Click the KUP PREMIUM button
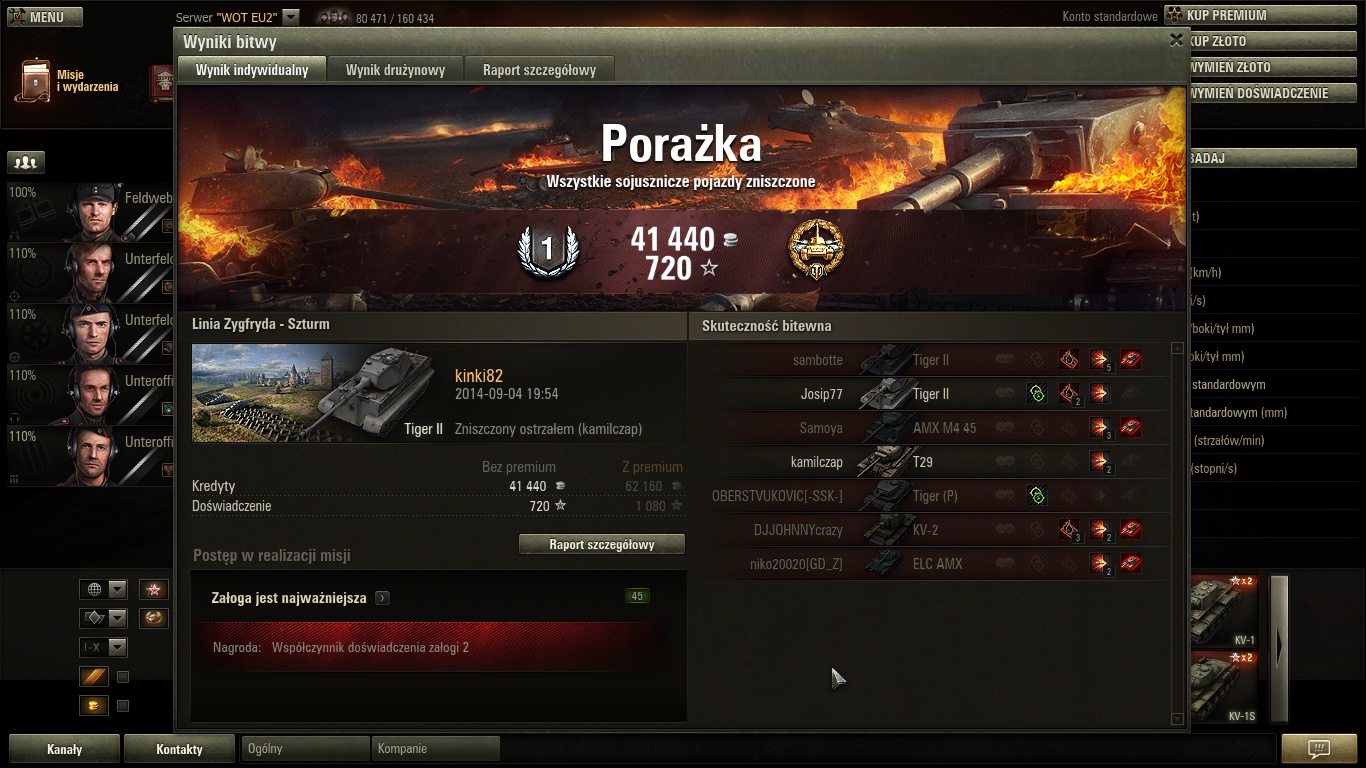The image size is (1366, 768). (1258, 15)
